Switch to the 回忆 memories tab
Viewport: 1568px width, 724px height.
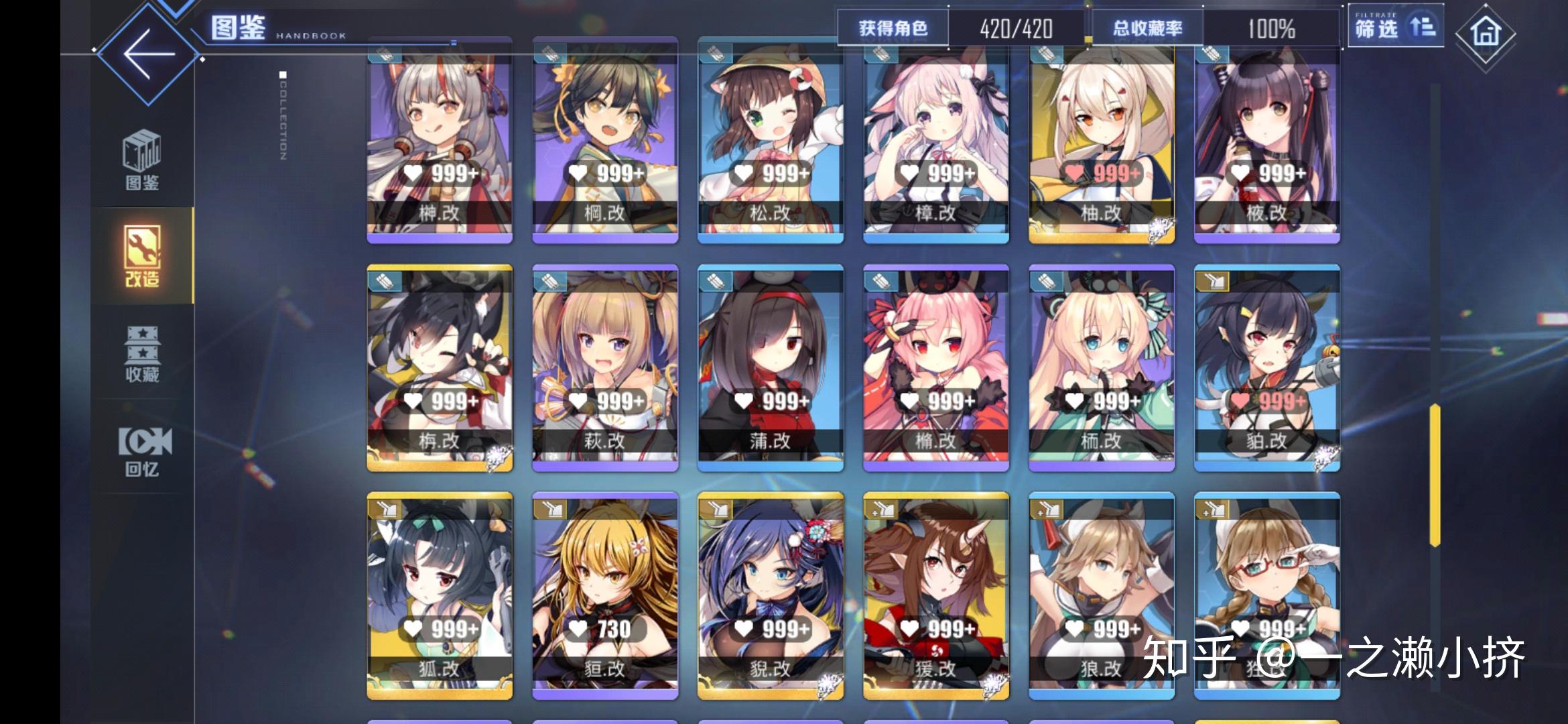[x=143, y=450]
